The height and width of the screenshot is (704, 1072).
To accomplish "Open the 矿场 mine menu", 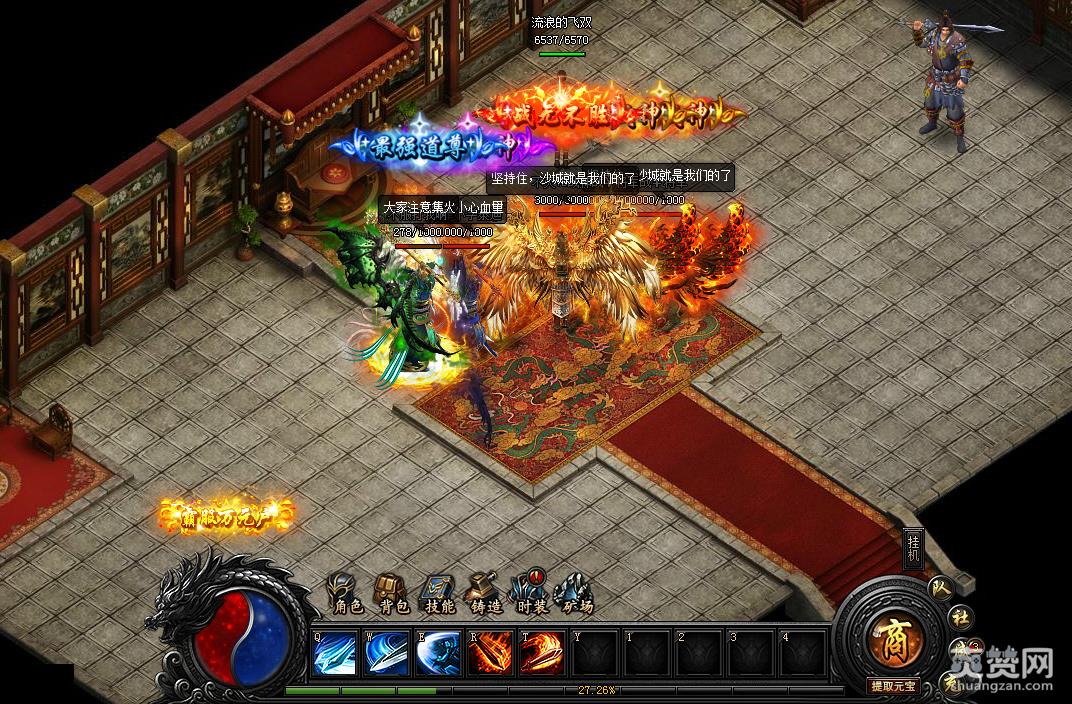I will point(575,594).
